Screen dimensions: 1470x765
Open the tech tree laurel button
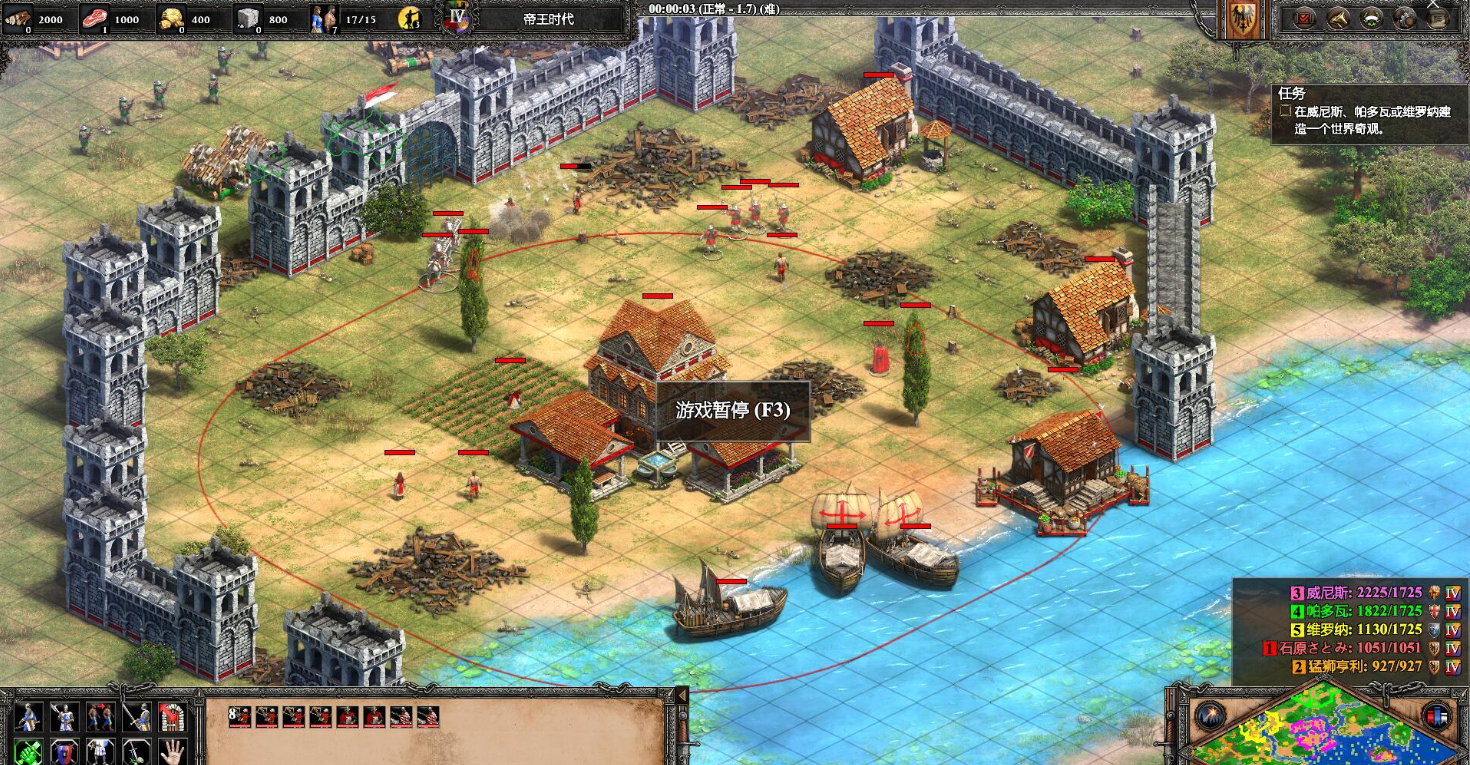[1372, 18]
